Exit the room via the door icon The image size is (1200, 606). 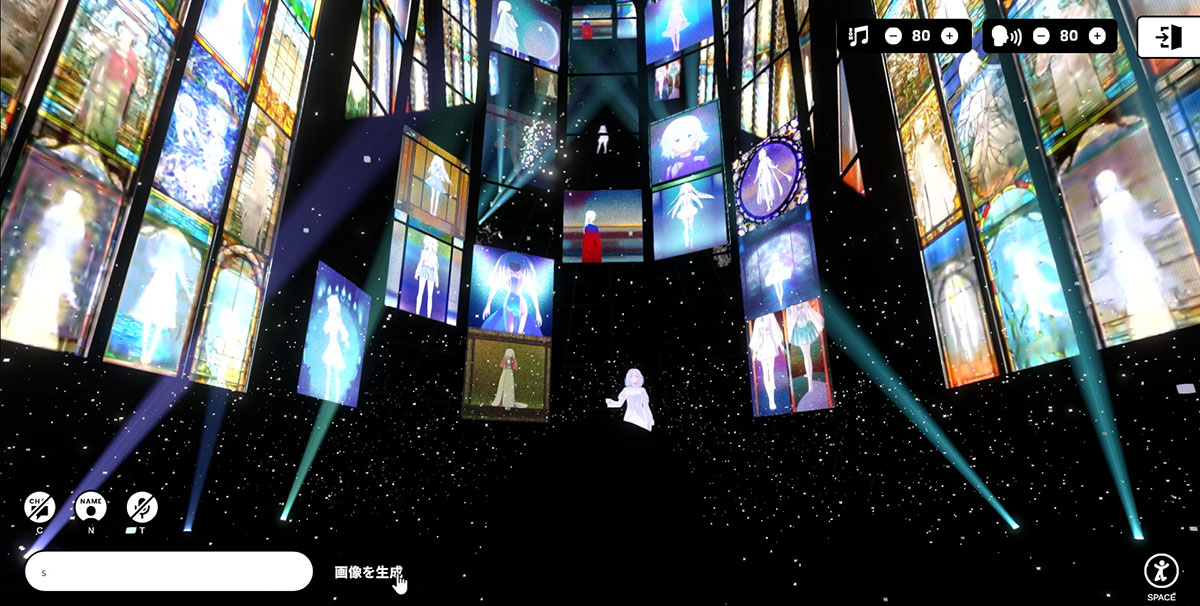(x=1166, y=37)
